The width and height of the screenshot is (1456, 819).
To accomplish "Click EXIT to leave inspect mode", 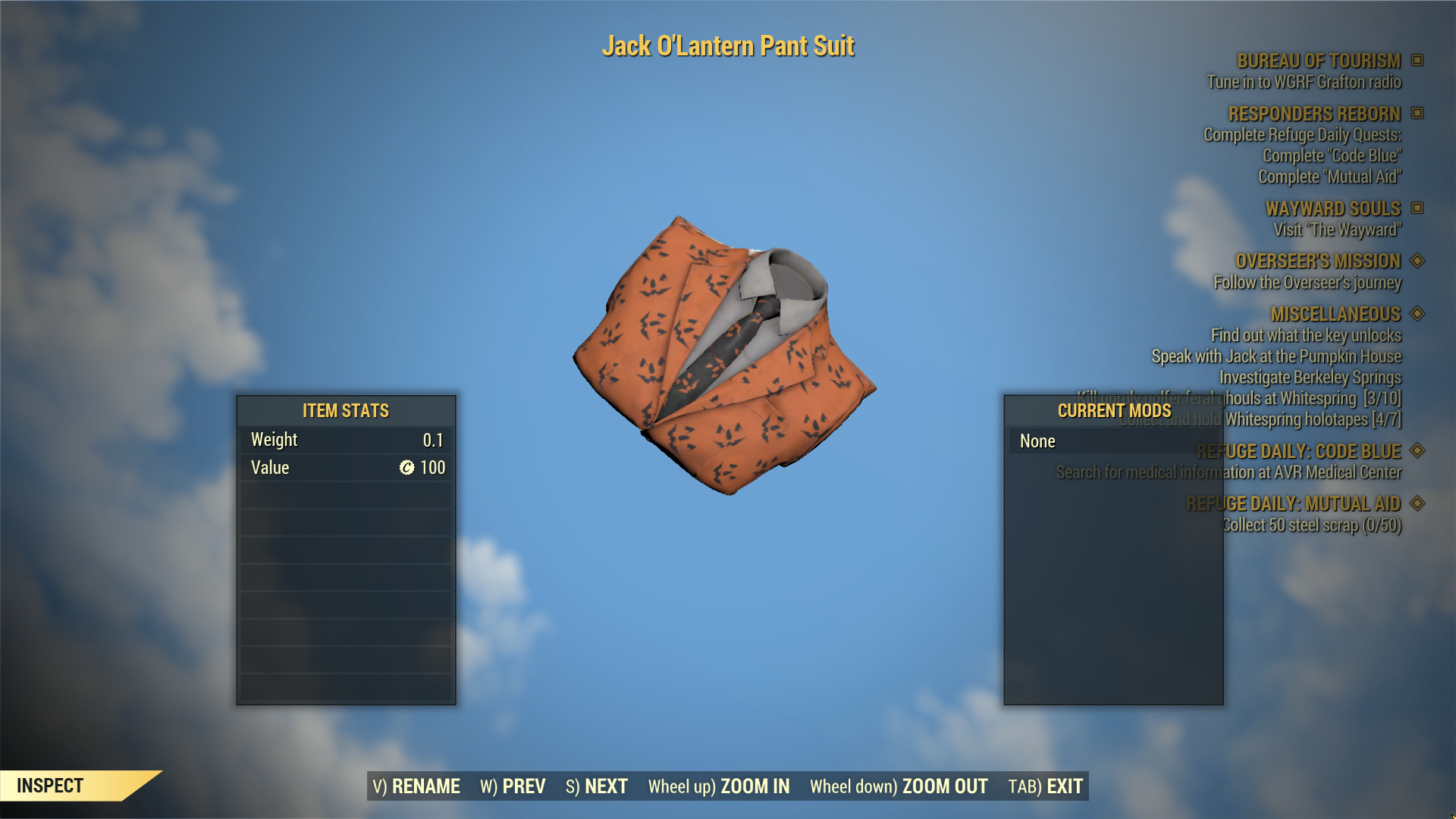I will tap(1044, 787).
